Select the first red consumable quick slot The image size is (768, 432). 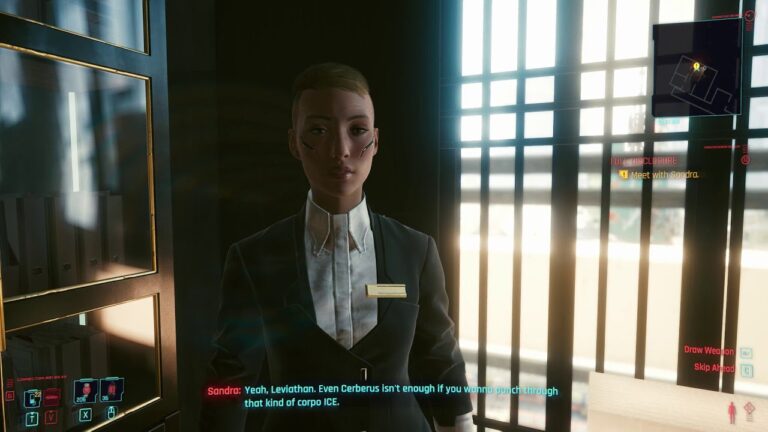pyautogui.click(x=84, y=389)
